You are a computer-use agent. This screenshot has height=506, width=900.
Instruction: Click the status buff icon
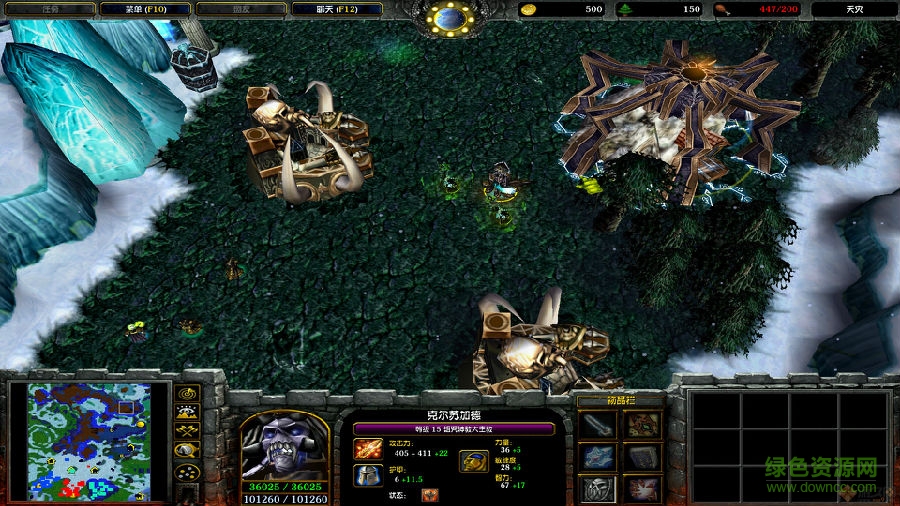point(429,494)
